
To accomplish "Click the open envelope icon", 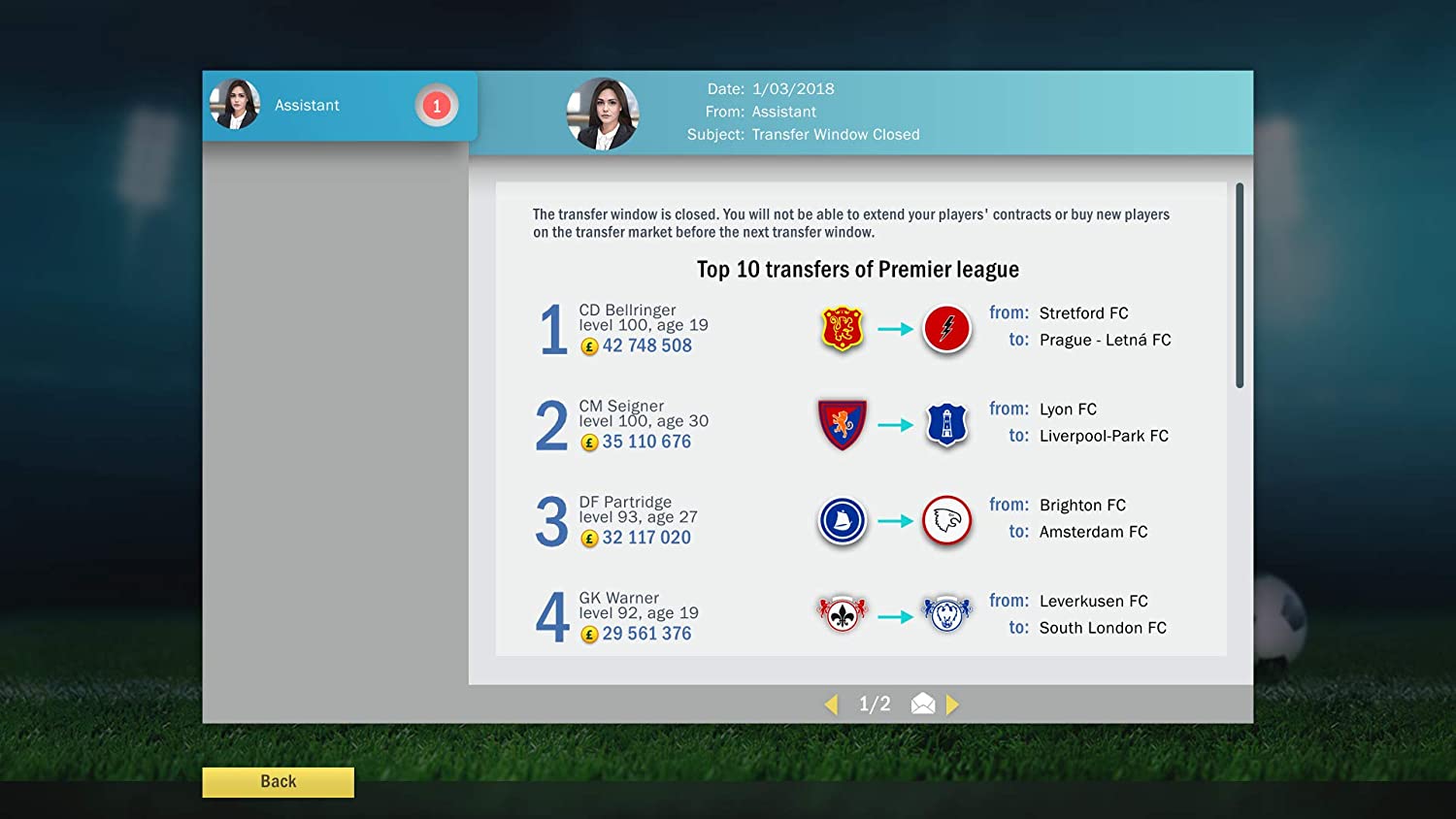I will 923,704.
